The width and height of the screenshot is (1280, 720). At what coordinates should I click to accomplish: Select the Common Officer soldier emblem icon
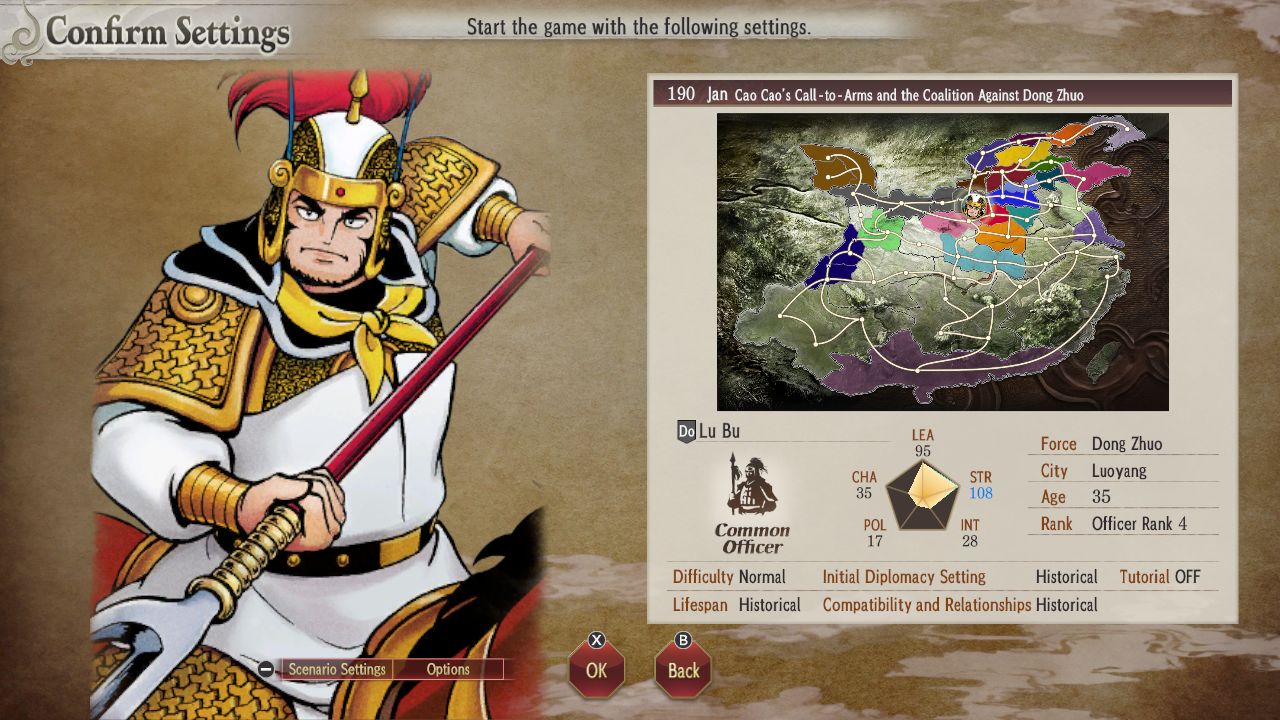coord(750,487)
